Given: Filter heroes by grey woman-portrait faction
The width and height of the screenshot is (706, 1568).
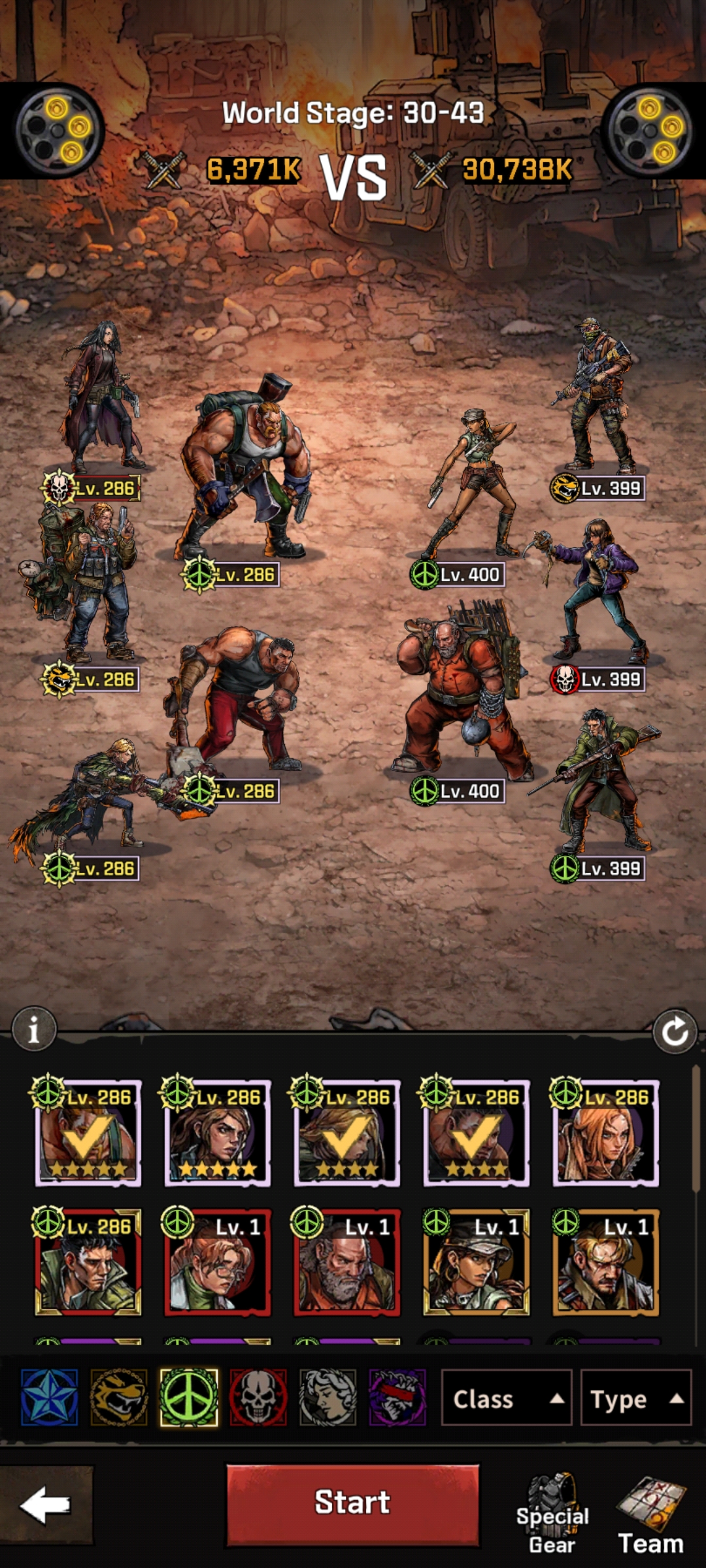Looking at the screenshot, I should tap(328, 1397).
